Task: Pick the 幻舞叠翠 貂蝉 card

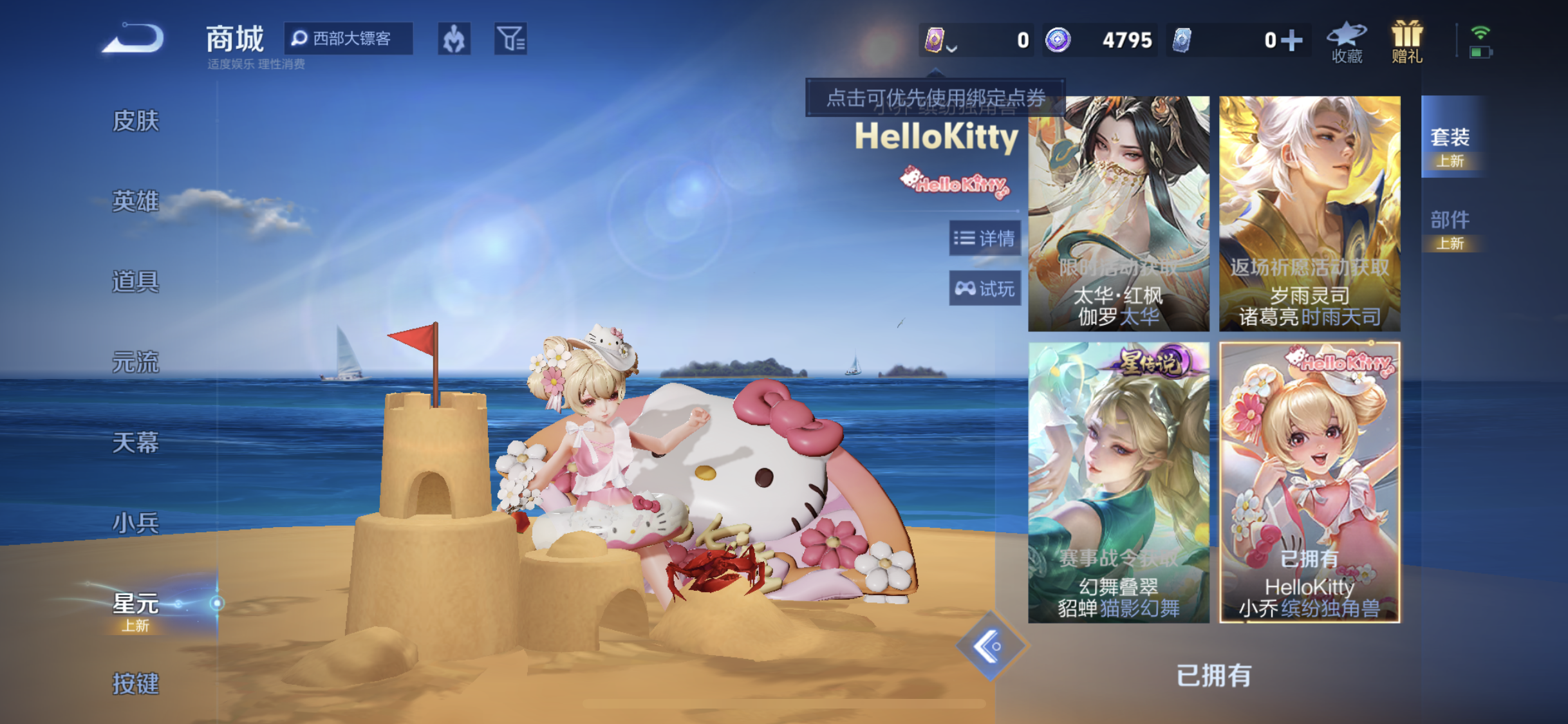Action: (x=1119, y=482)
